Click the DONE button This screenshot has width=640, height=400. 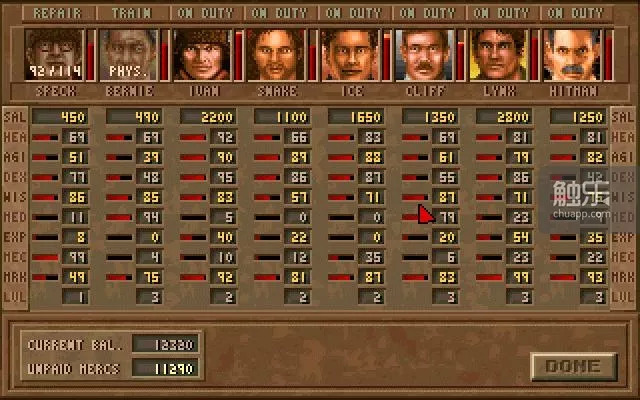573,366
